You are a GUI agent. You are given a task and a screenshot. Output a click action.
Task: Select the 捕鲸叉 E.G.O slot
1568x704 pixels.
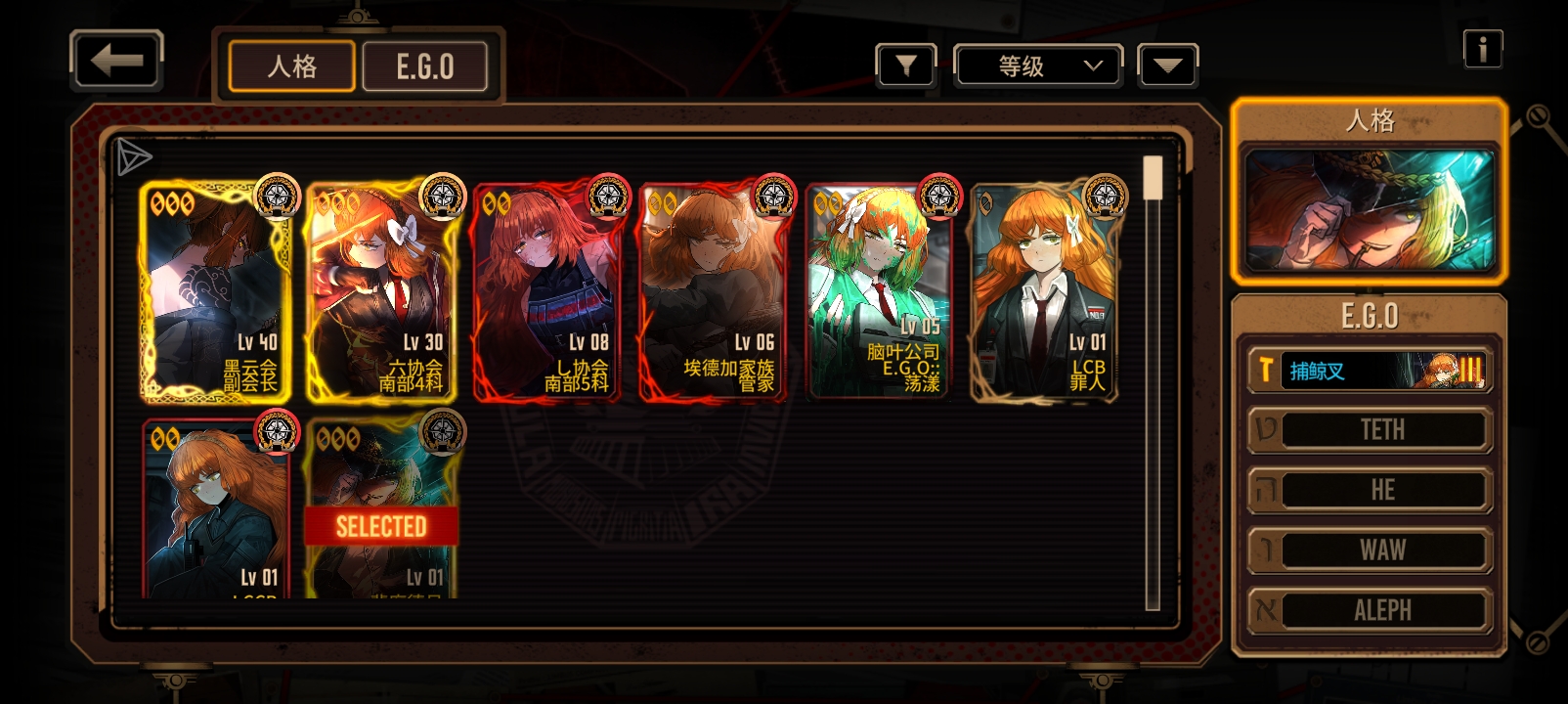(1369, 371)
